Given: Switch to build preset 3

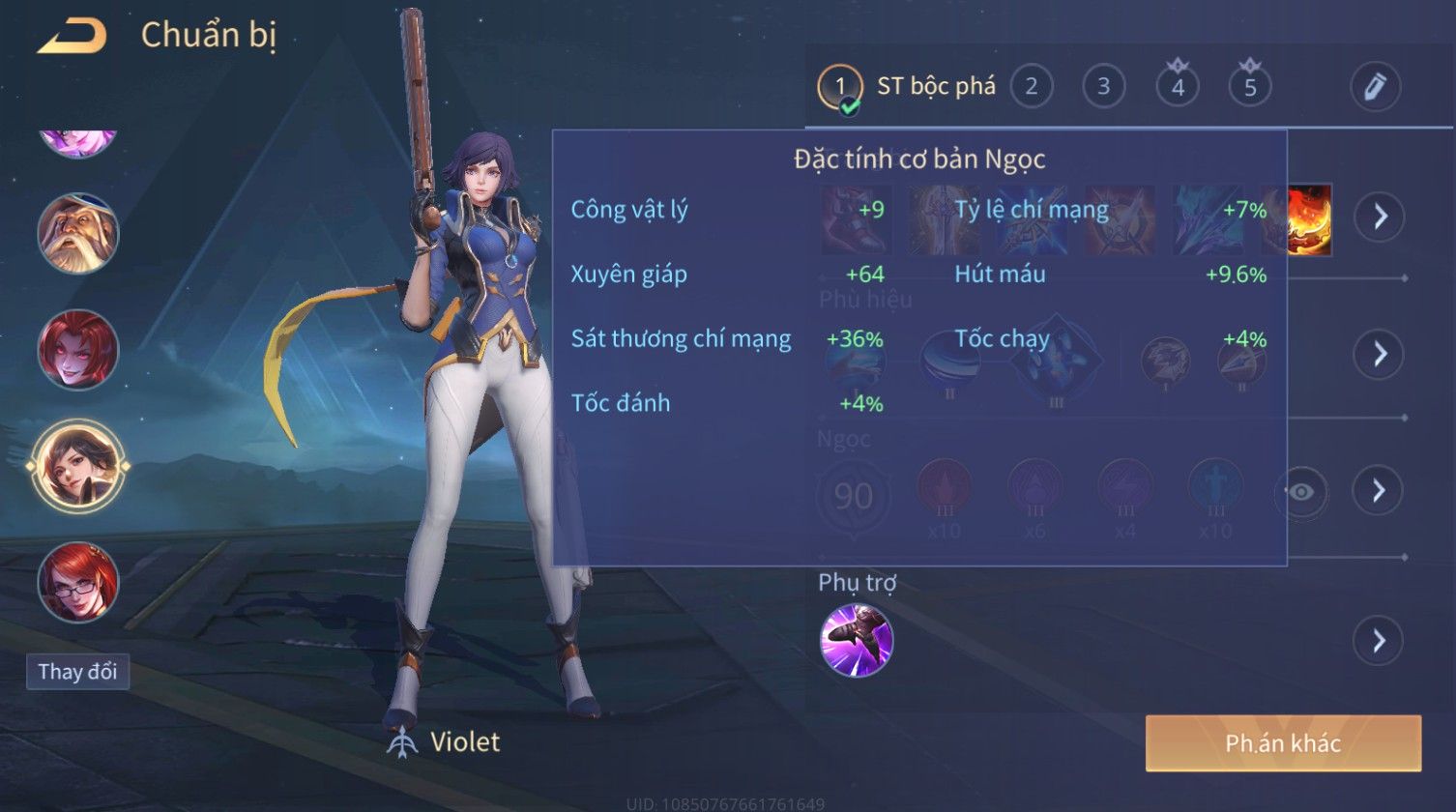Looking at the screenshot, I should (1103, 87).
